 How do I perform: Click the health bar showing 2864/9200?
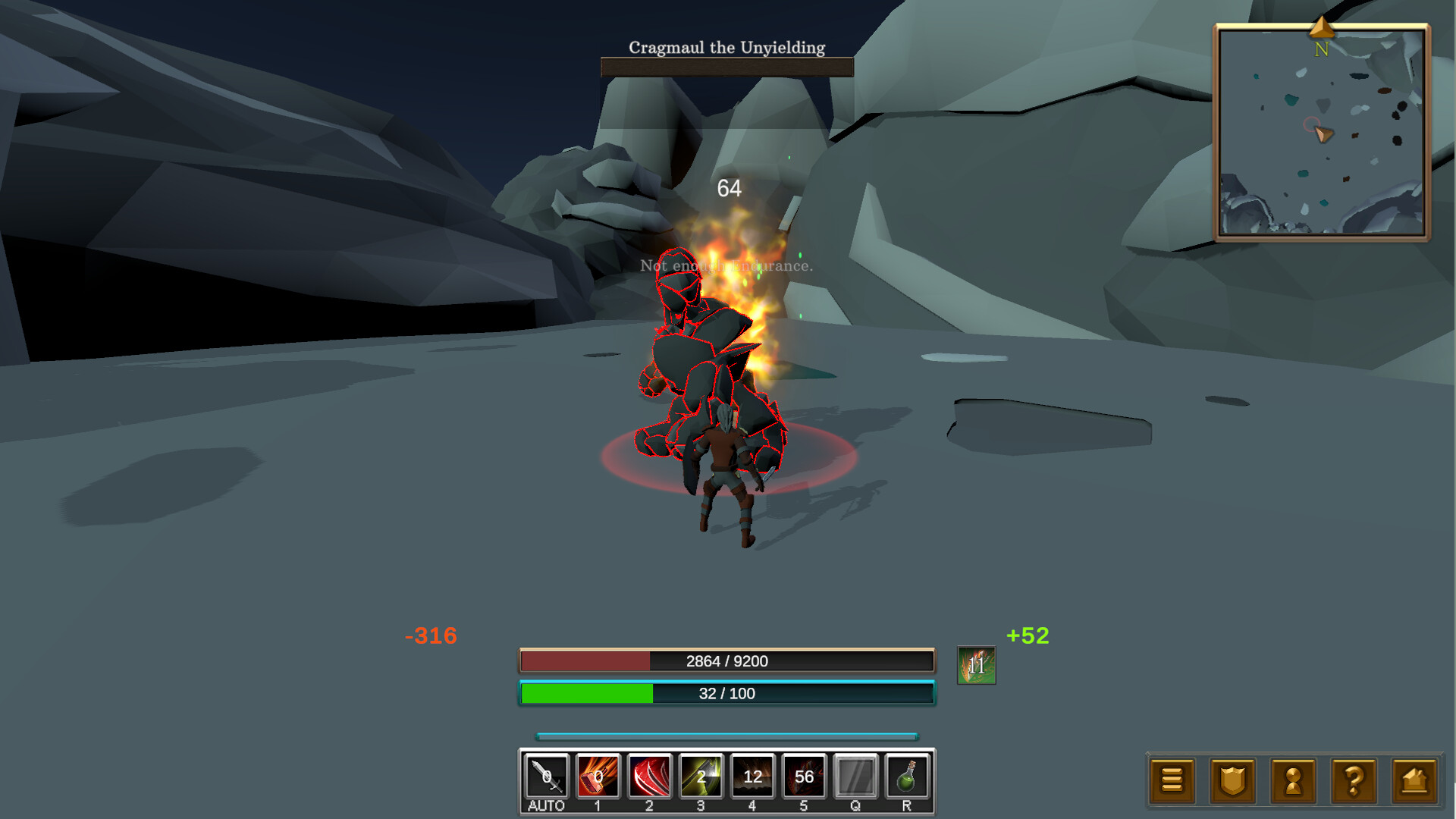726,661
